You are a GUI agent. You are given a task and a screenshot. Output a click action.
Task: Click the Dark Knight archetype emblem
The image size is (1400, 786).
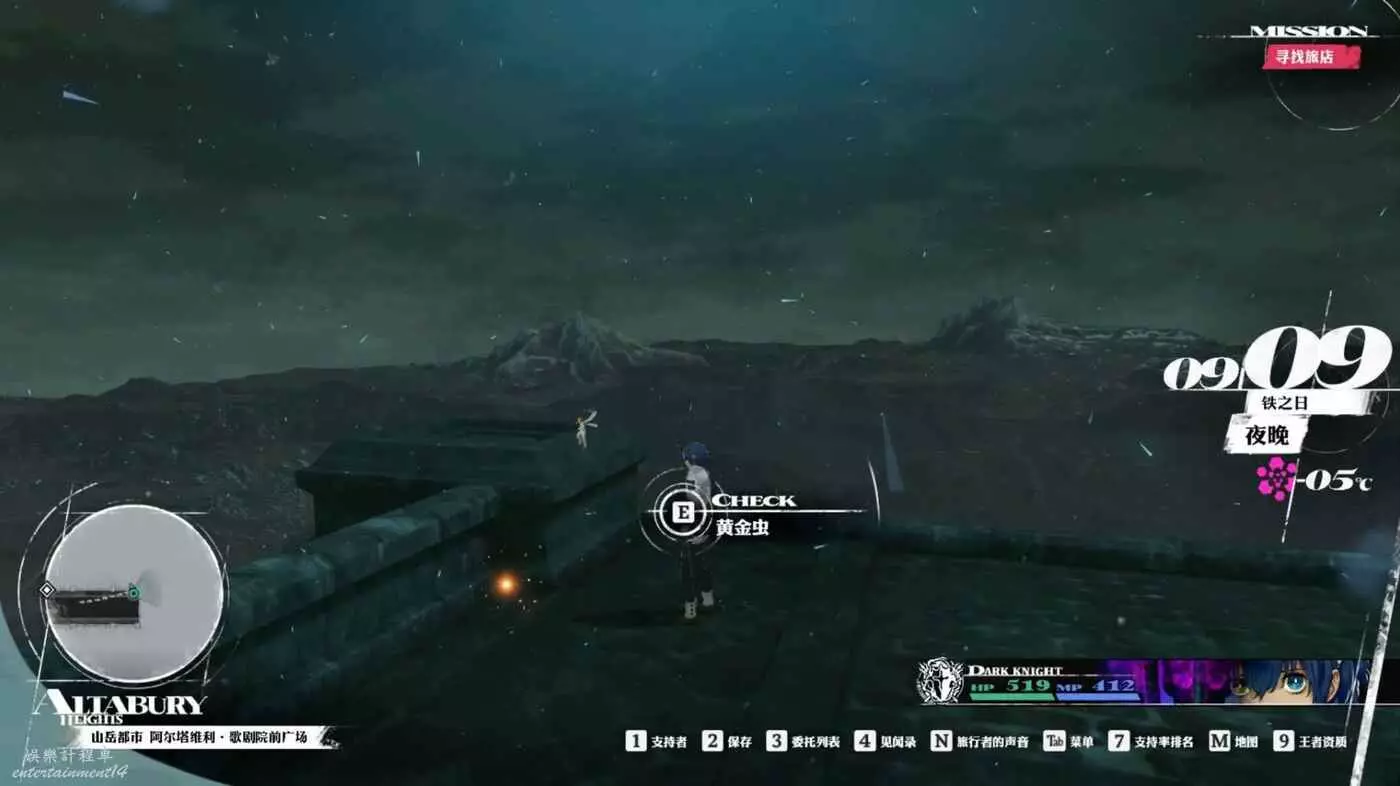click(940, 680)
